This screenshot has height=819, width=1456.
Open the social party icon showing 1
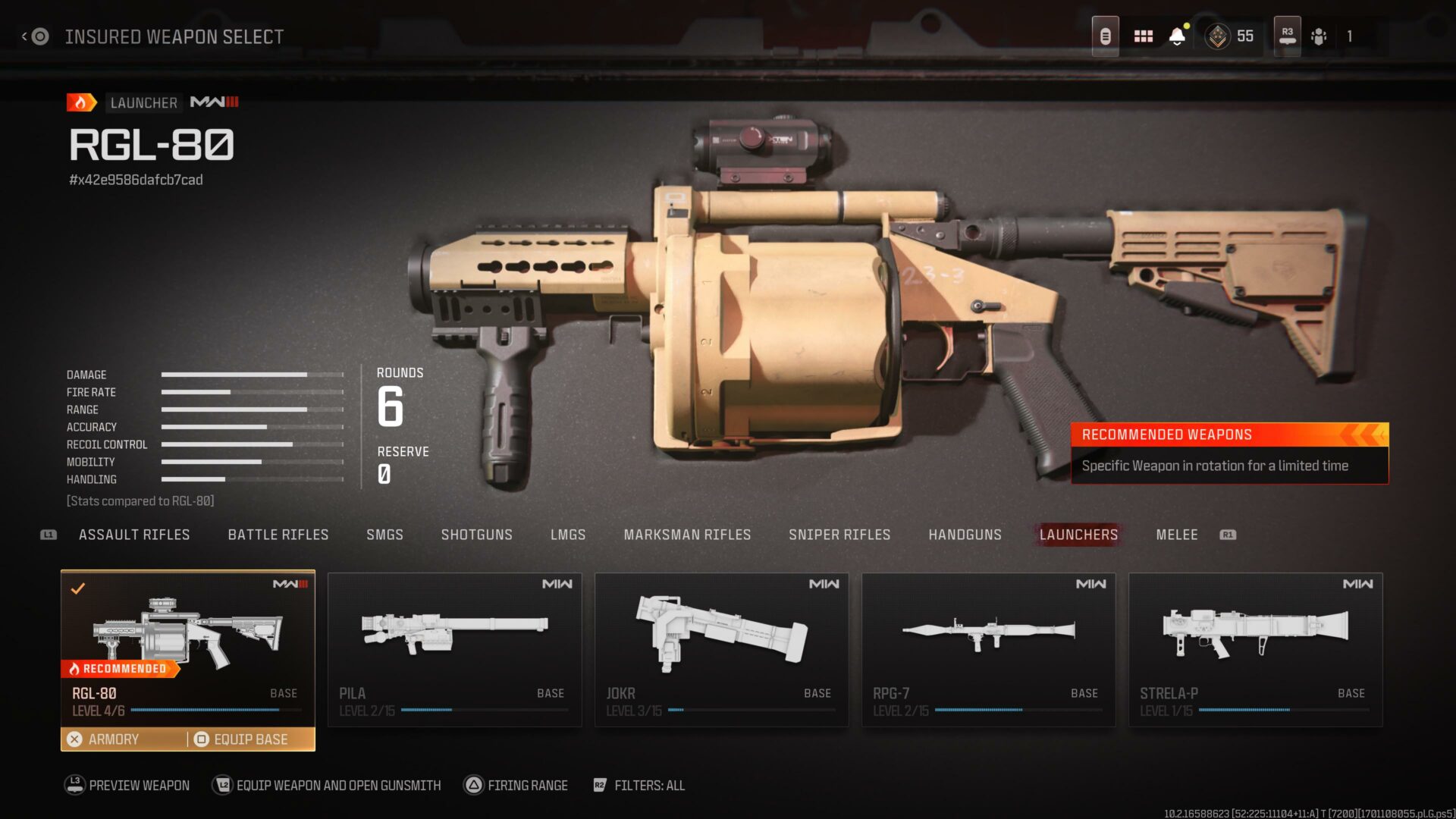click(x=1319, y=36)
